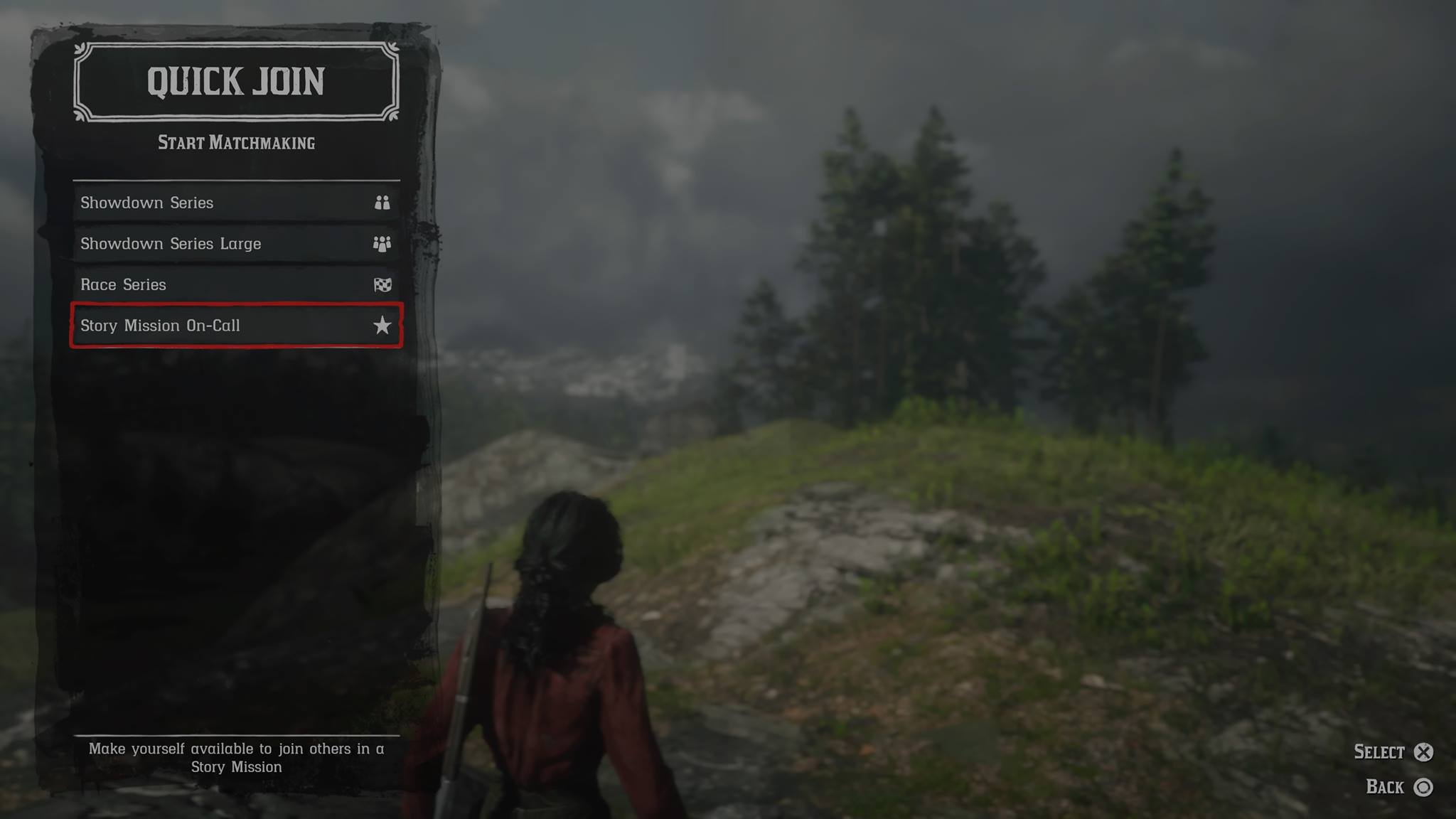Click the group icon next to Showdown Series Large

click(x=382, y=243)
